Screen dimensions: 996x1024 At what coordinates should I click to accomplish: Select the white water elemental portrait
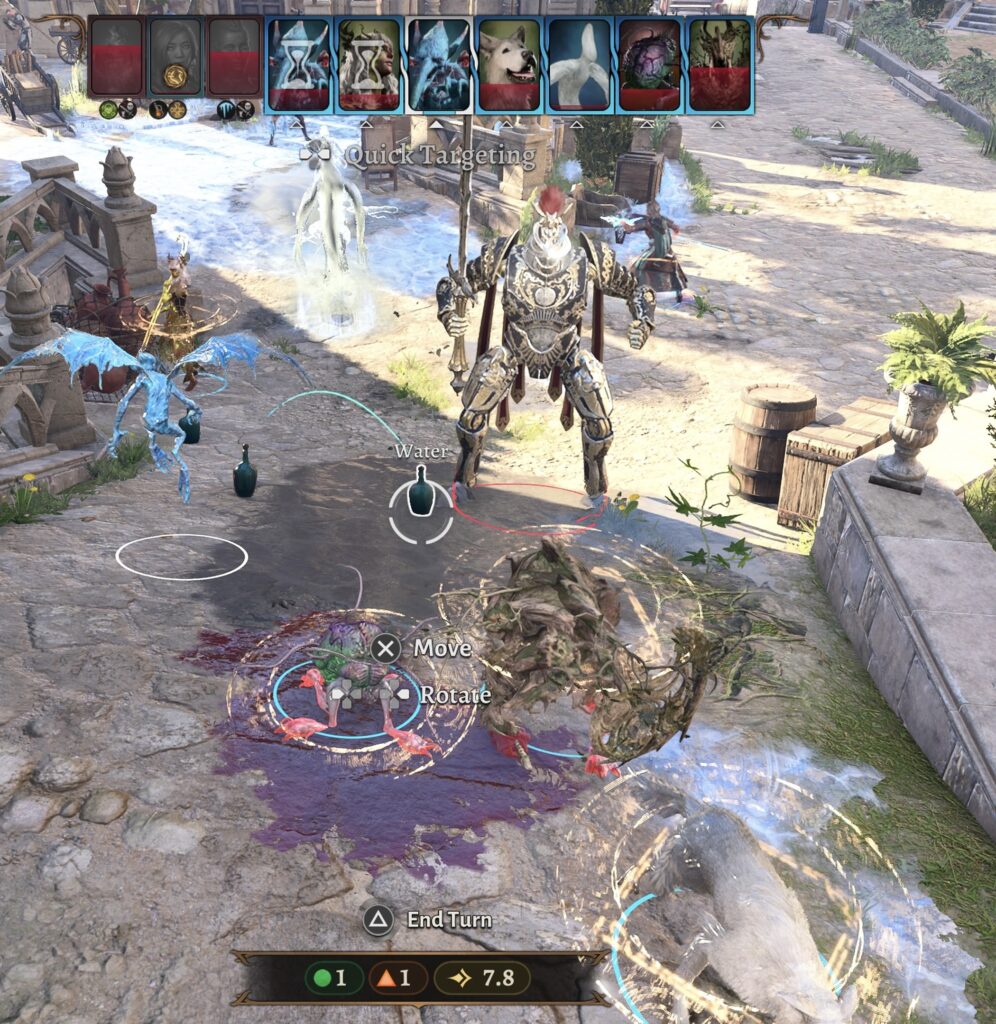pos(579,63)
